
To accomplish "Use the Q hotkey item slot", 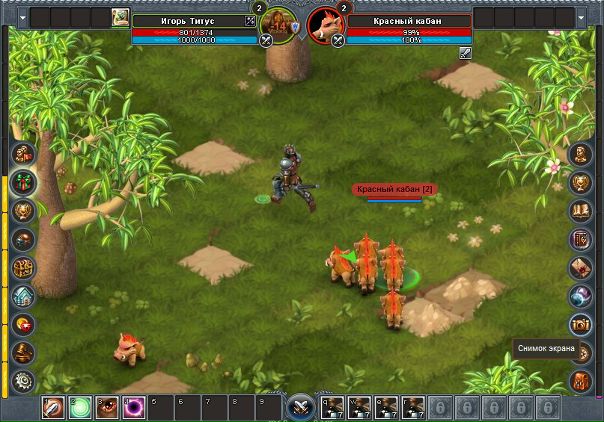I will pyautogui.click(x=331, y=408).
